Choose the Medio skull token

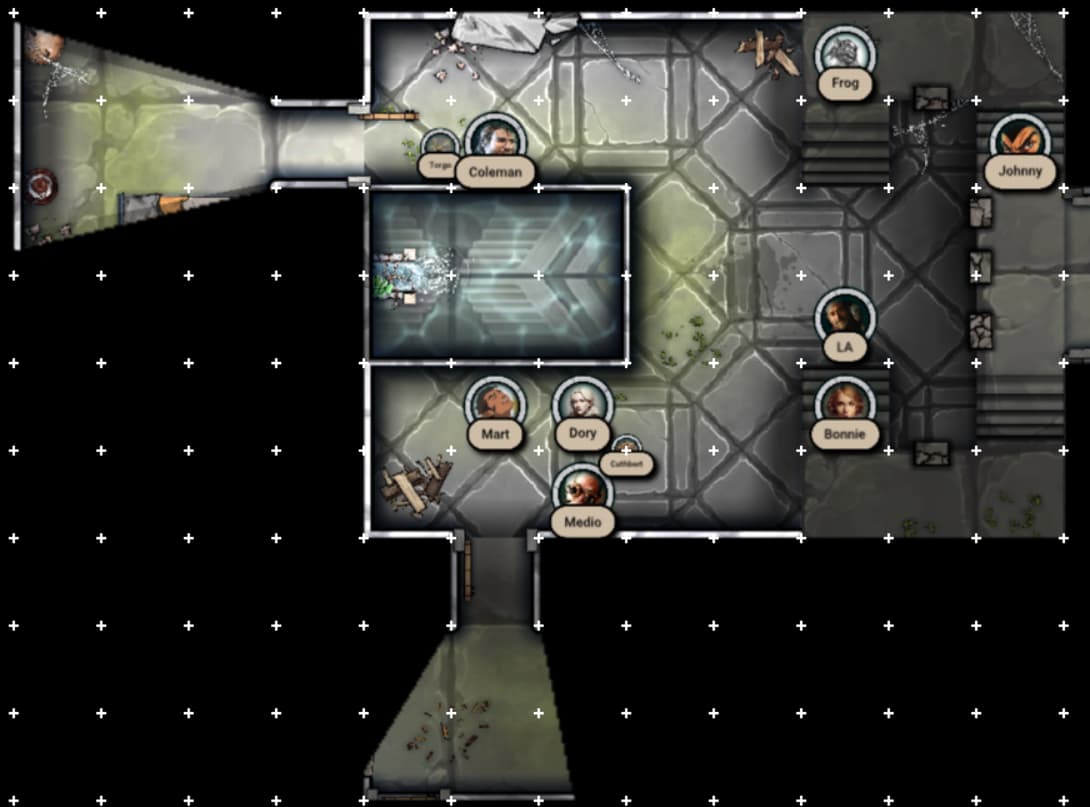point(582,492)
